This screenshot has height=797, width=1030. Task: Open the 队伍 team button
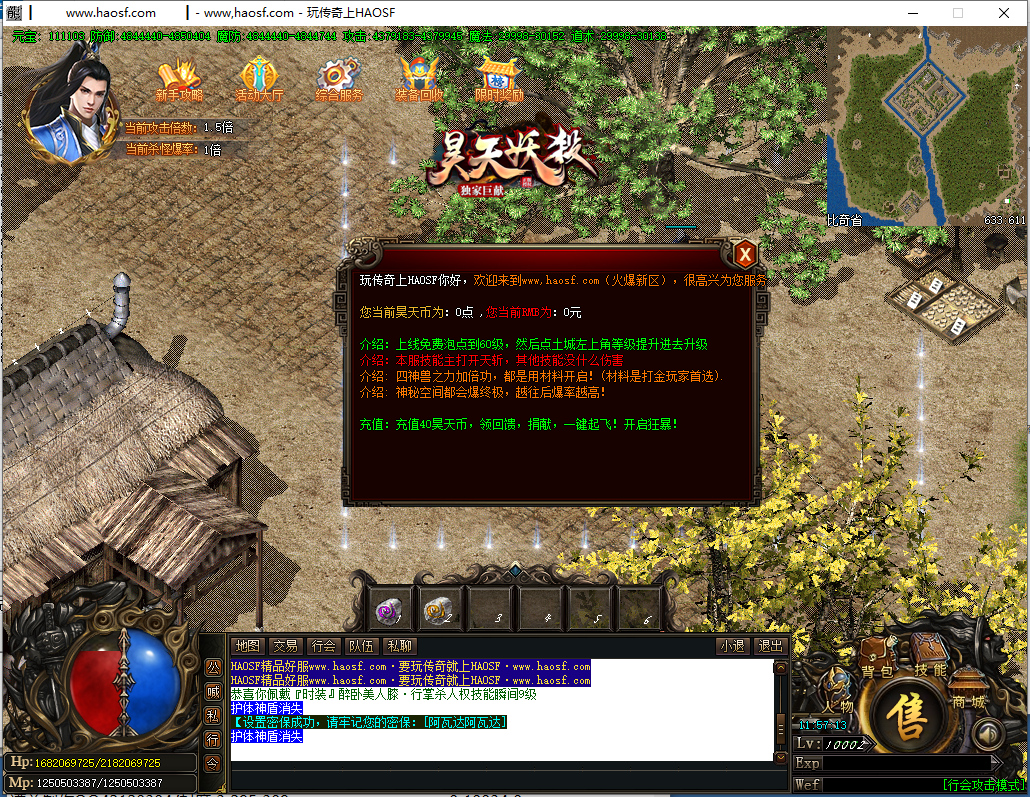[362, 646]
